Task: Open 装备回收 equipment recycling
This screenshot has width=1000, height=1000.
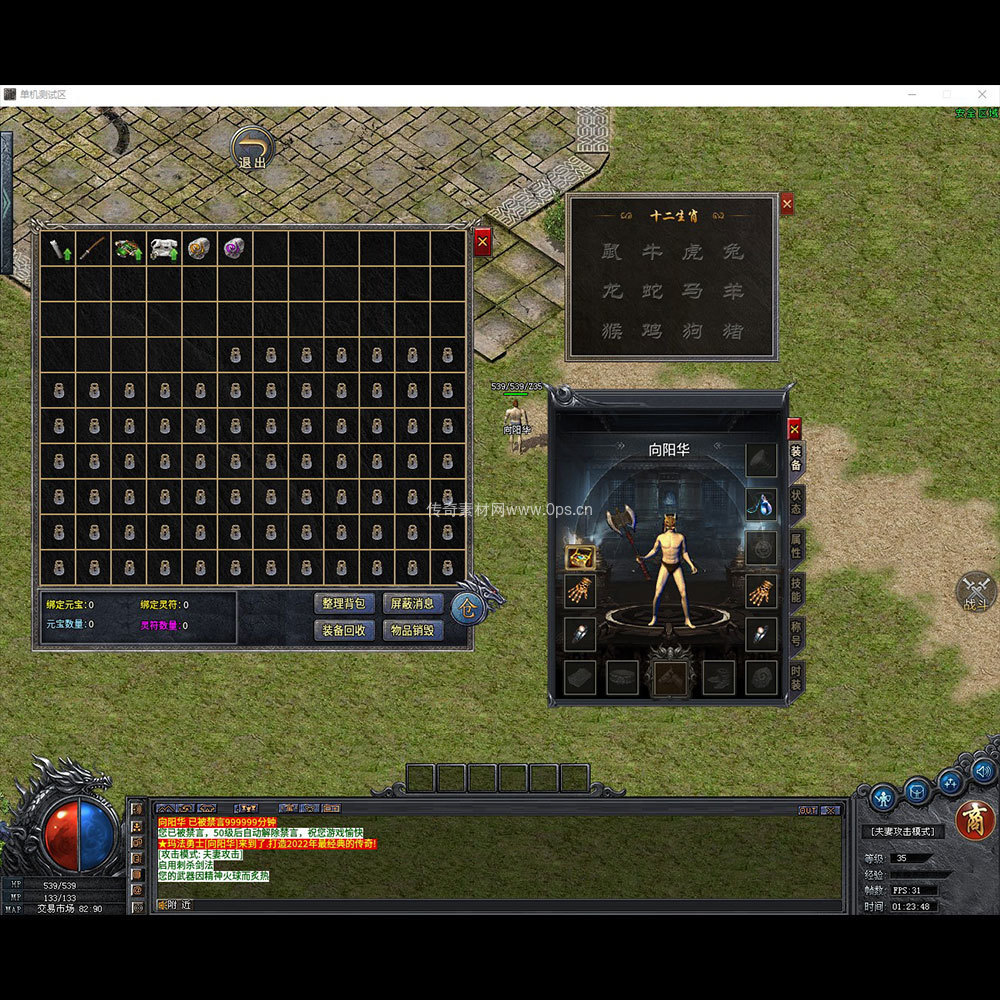Action: point(345,630)
